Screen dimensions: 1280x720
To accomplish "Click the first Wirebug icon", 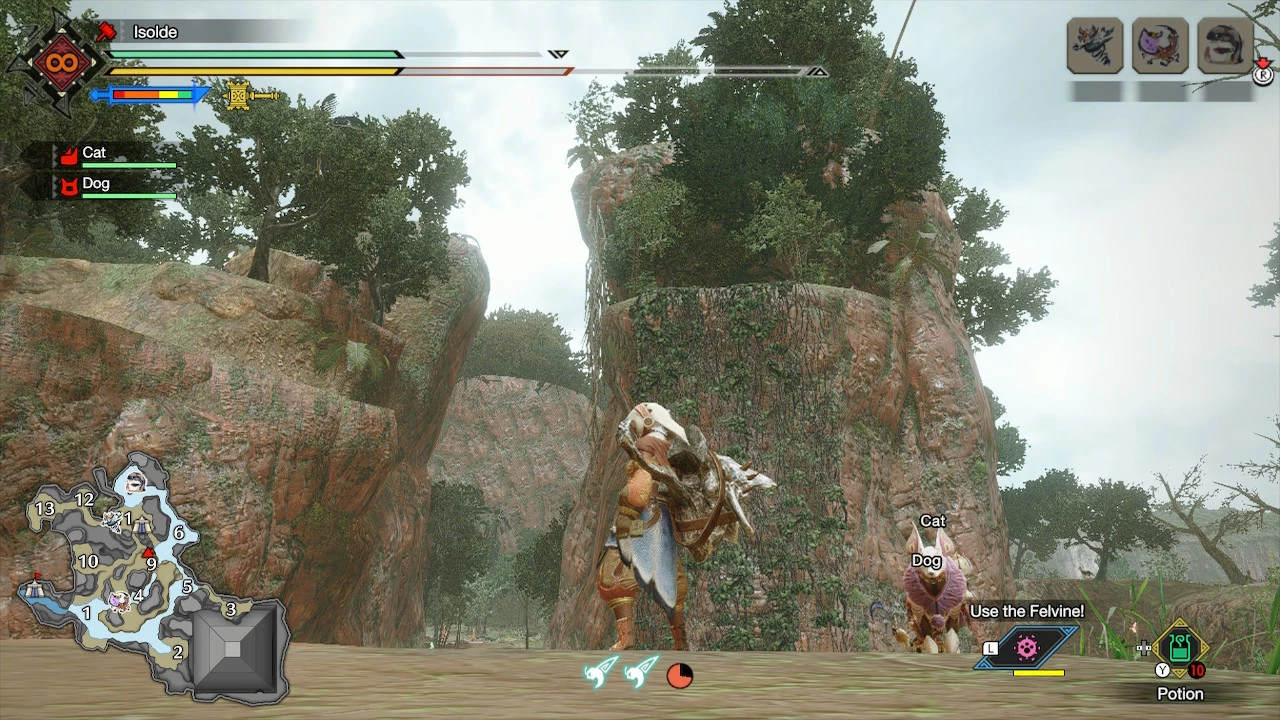I will tap(602, 672).
